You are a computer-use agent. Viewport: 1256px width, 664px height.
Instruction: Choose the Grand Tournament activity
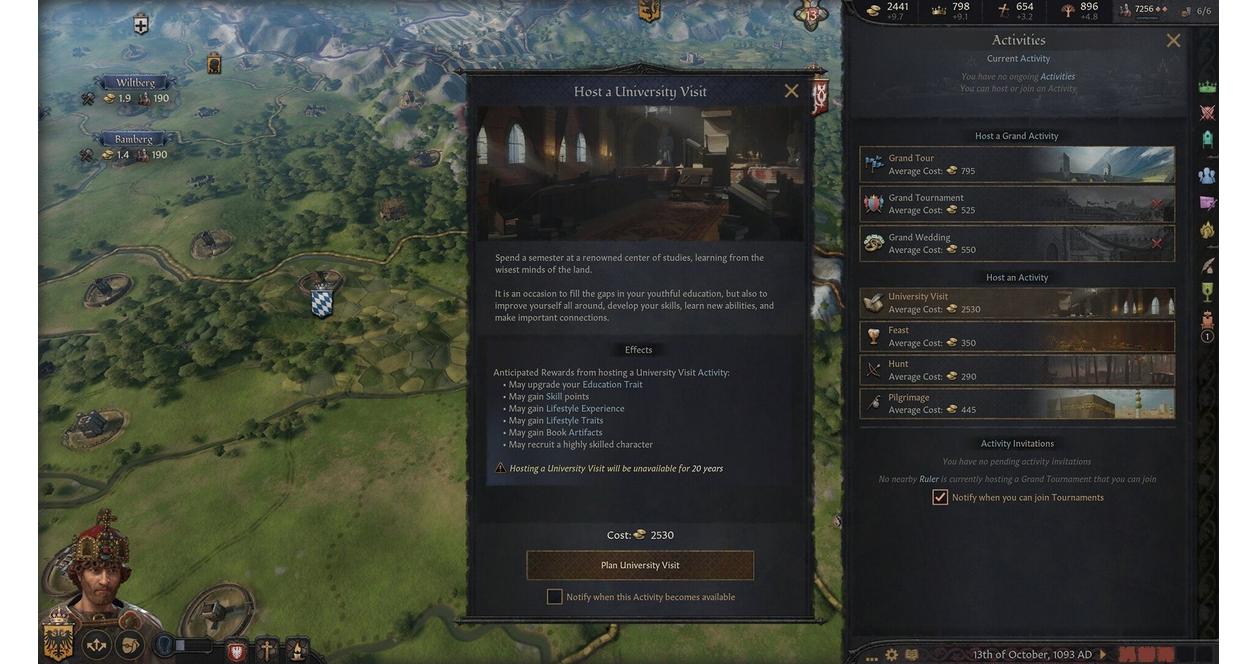click(x=1016, y=204)
